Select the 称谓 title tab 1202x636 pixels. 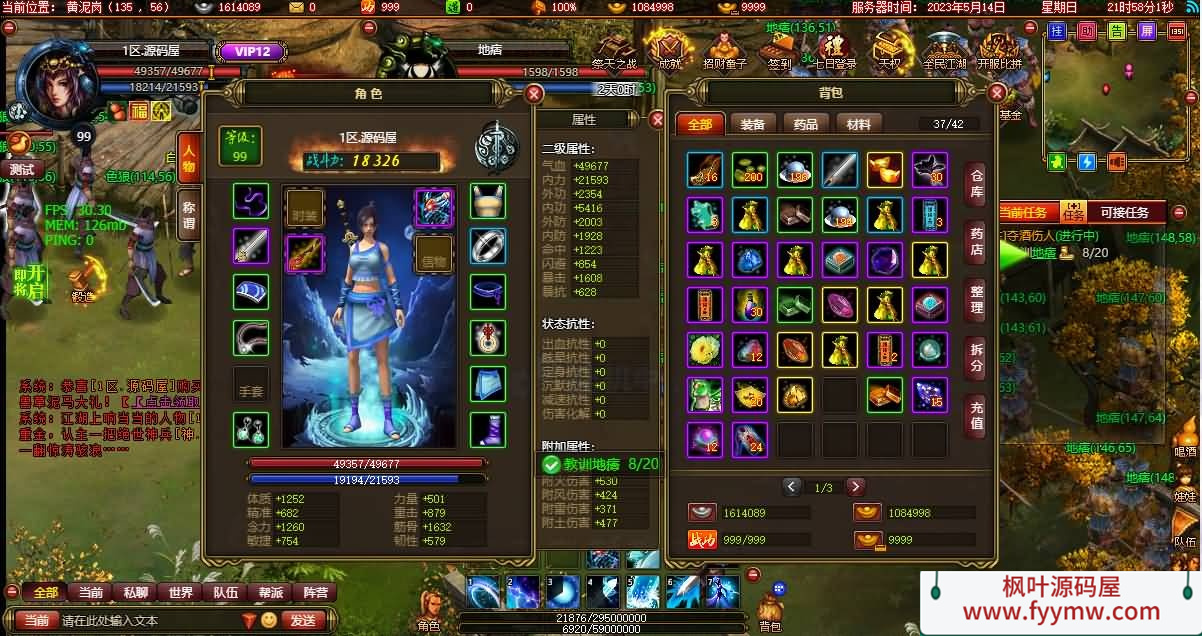pos(189,214)
